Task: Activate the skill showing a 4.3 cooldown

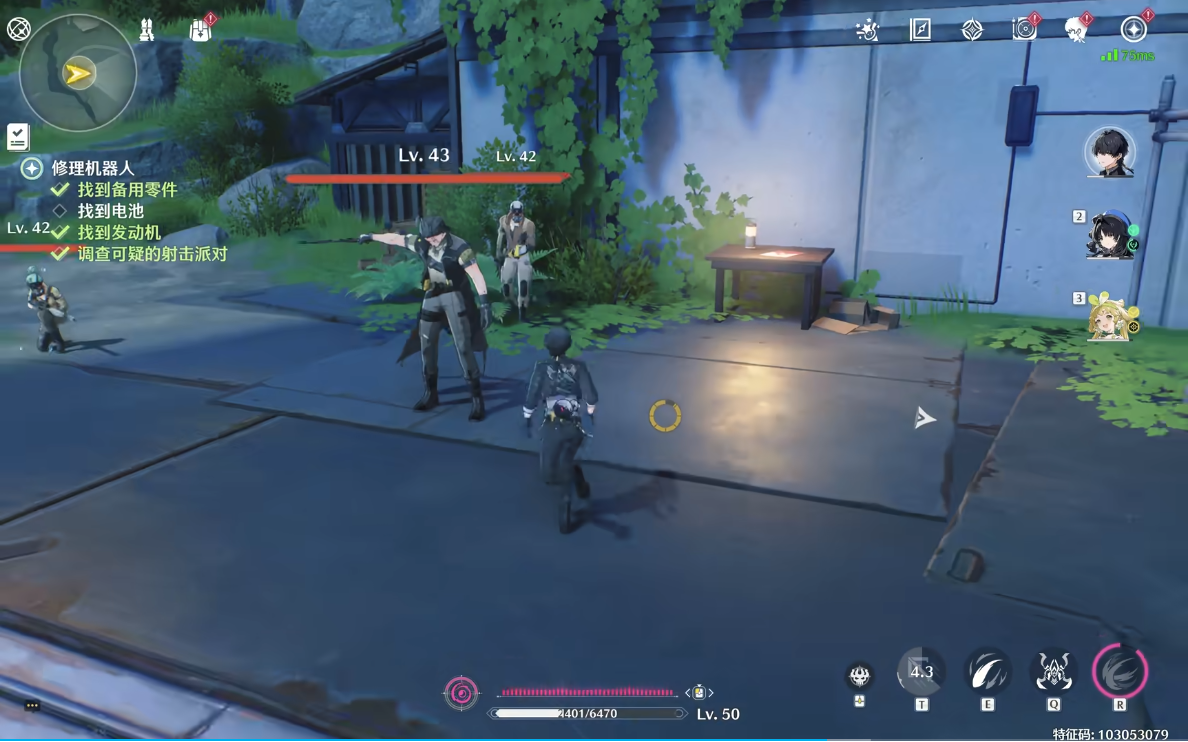Action: click(921, 672)
